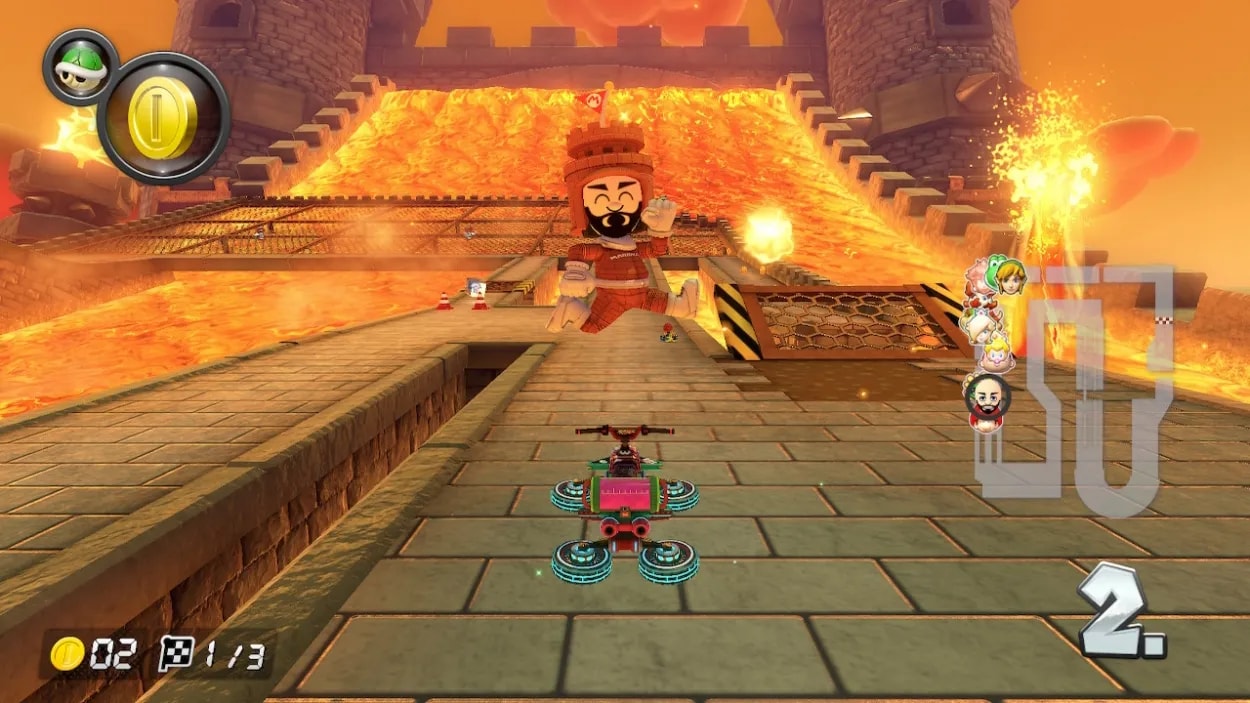Click the checkered finish line marker on minimap

[x=1163, y=320]
